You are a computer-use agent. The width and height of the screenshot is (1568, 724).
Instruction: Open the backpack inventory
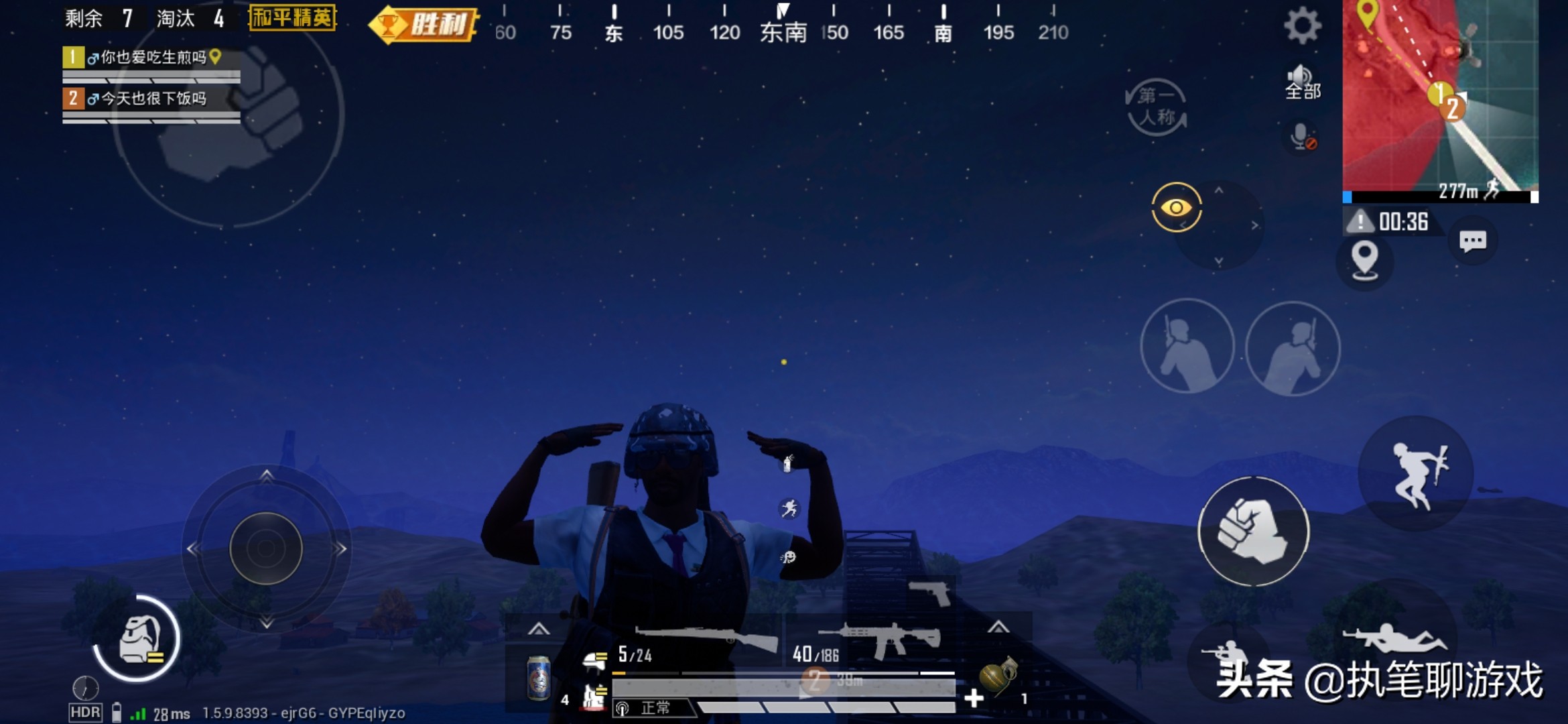point(139,639)
